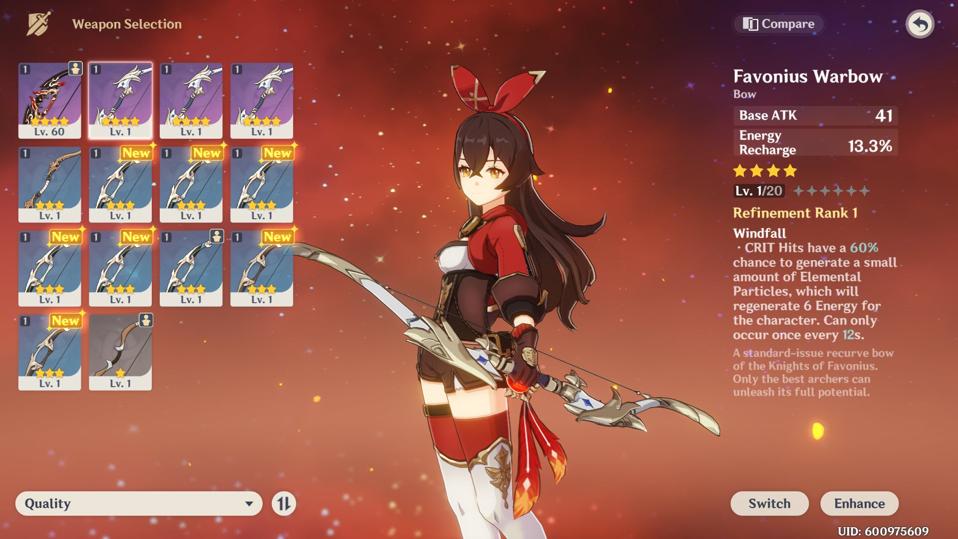The width and height of the screenshot is (958, 539).
Task: Choose the highlighted Favonius Warbow slot
Action: coord(120,100)
